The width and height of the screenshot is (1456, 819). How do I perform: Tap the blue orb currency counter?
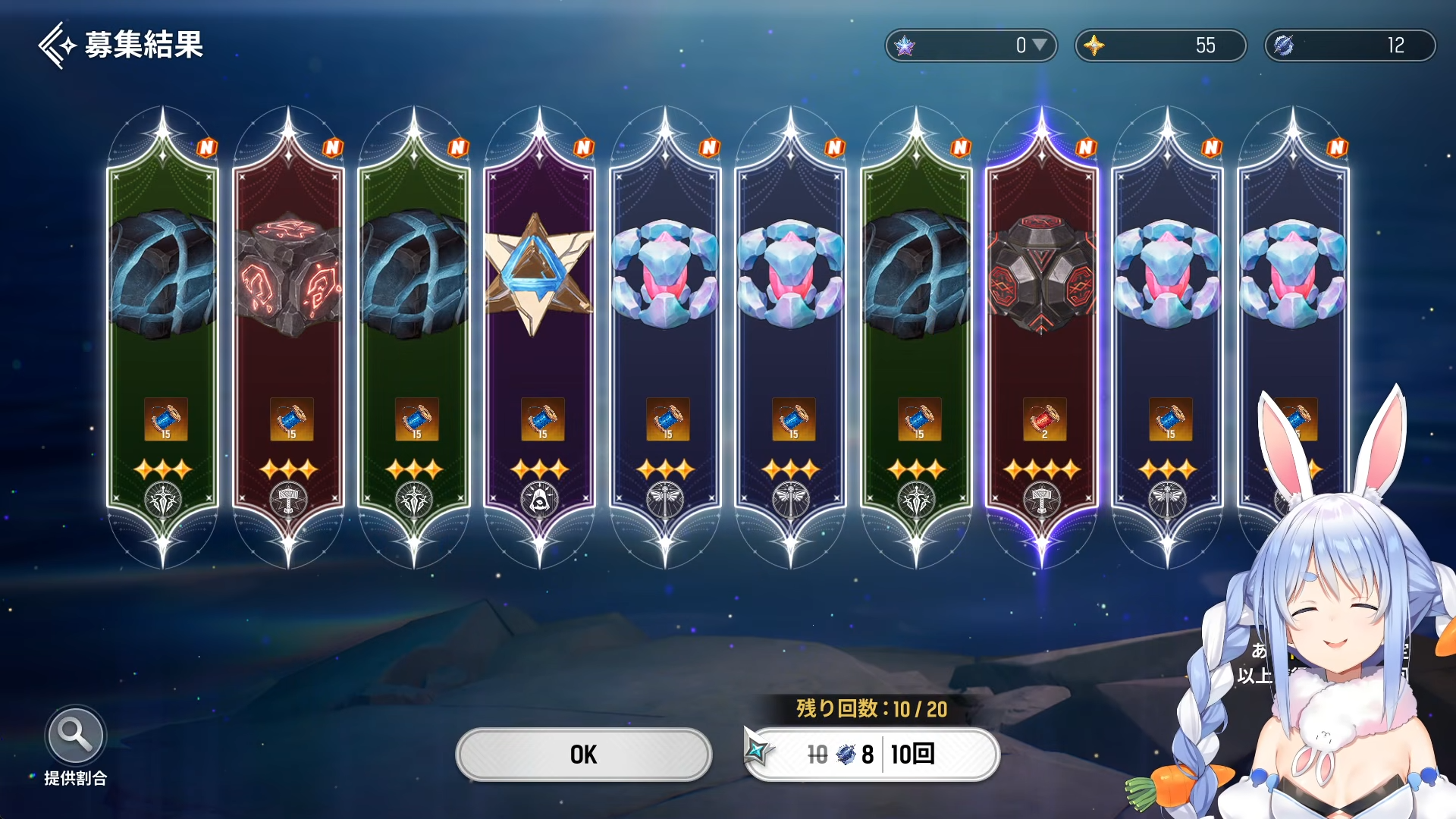point(1350,45)
